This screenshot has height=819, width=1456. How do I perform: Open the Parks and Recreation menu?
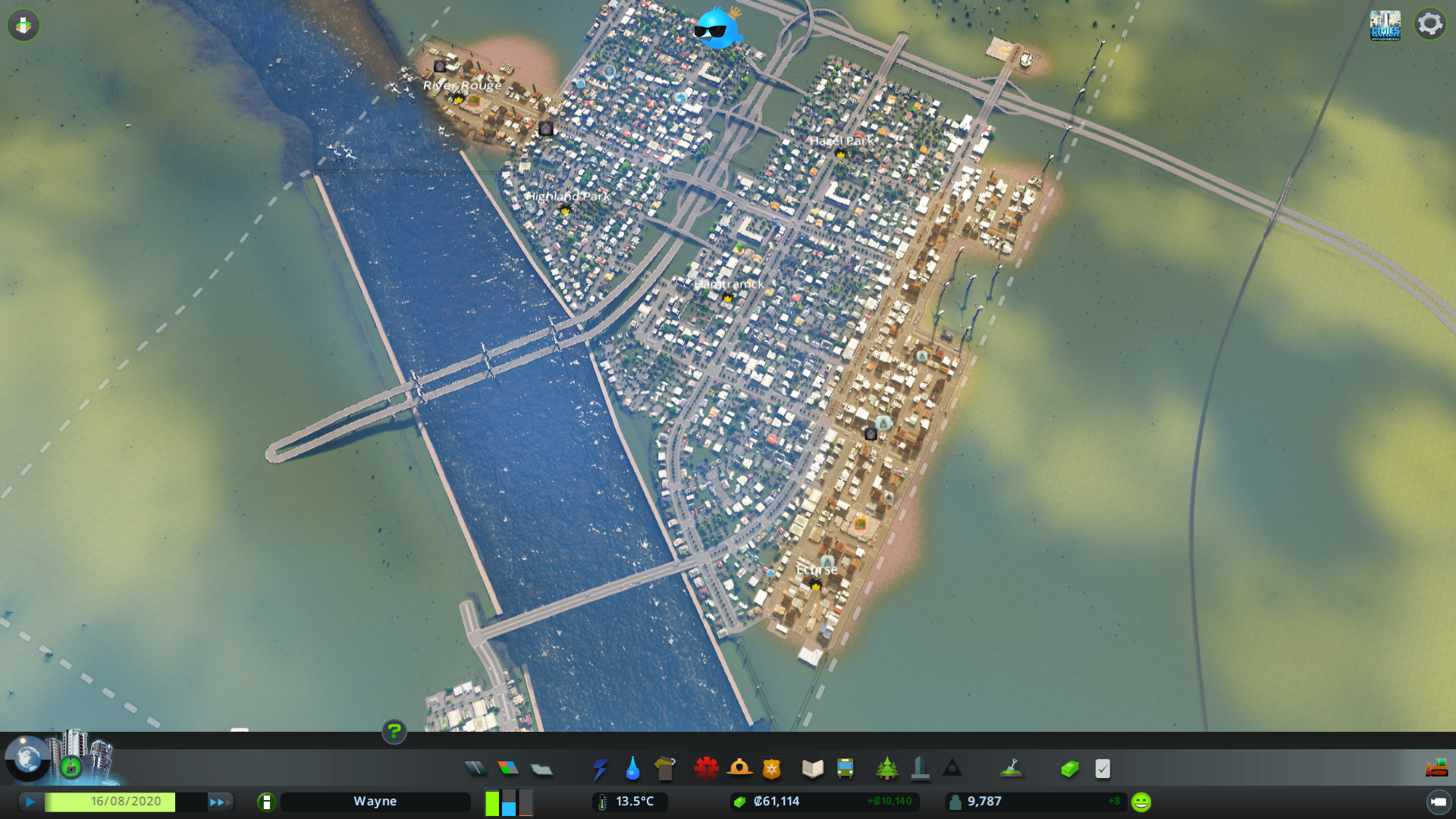(x=887, y=768)
